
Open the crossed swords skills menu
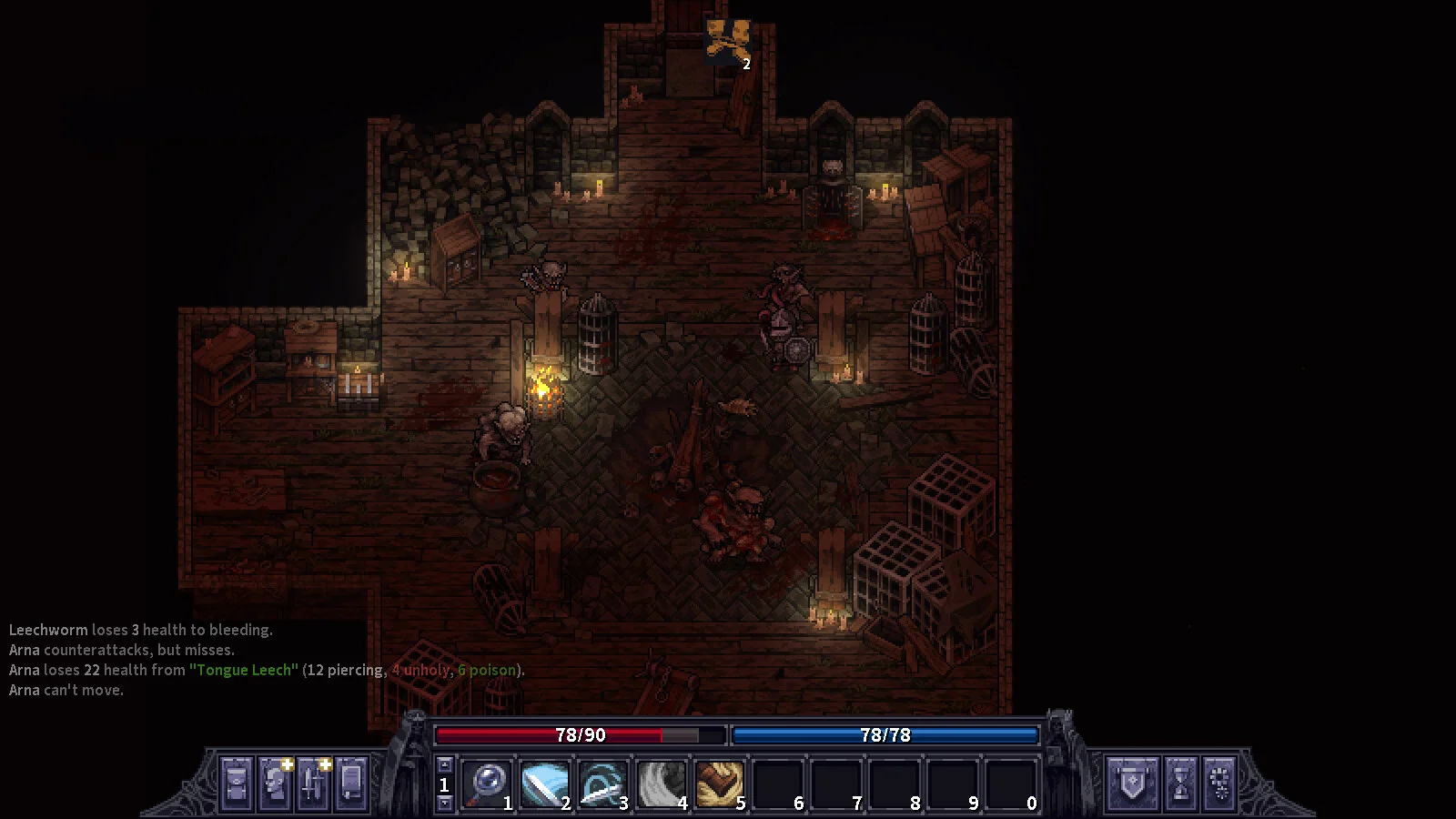(313, 783)
